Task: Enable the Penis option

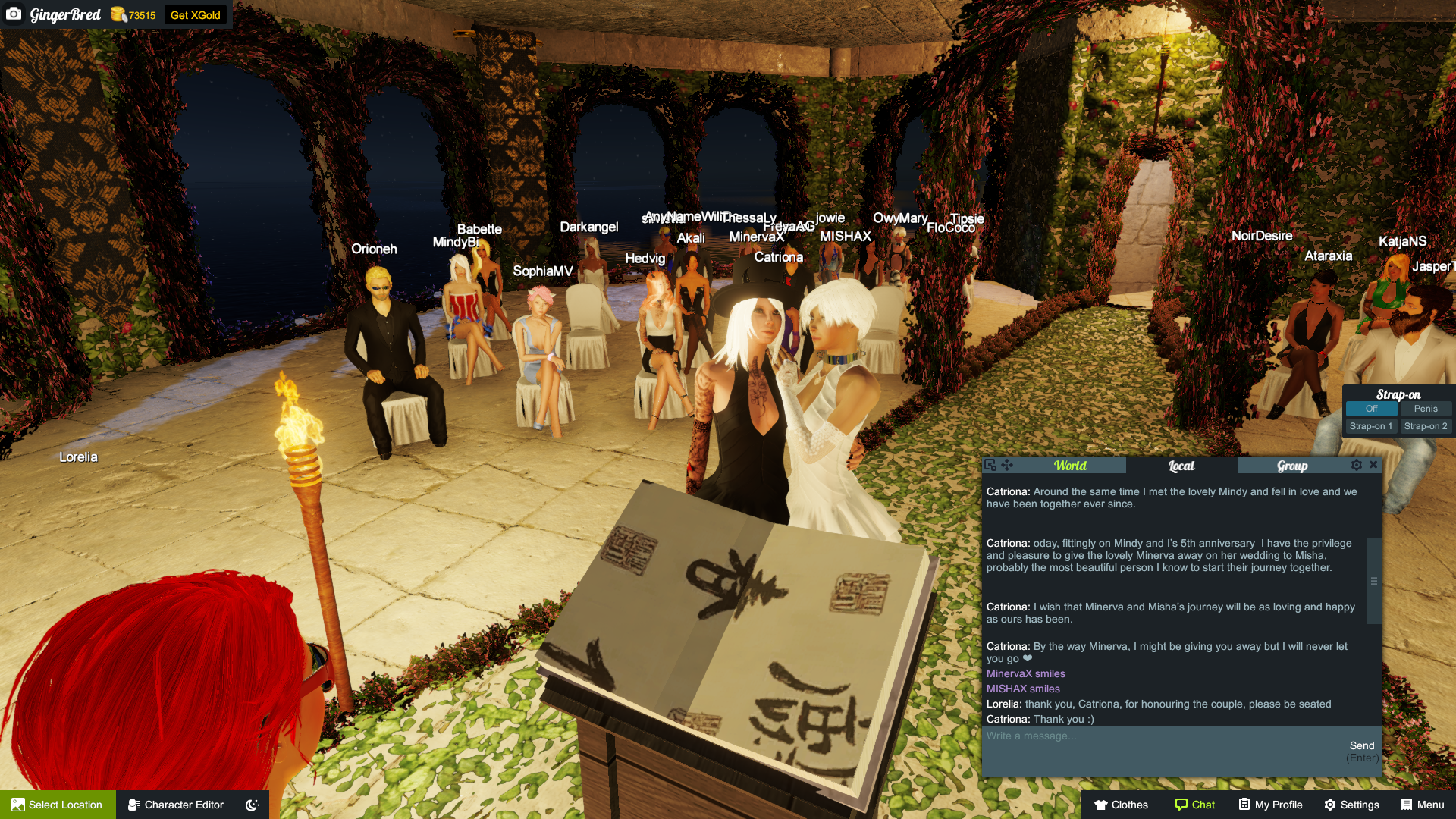Action: tap(1426, 409)
